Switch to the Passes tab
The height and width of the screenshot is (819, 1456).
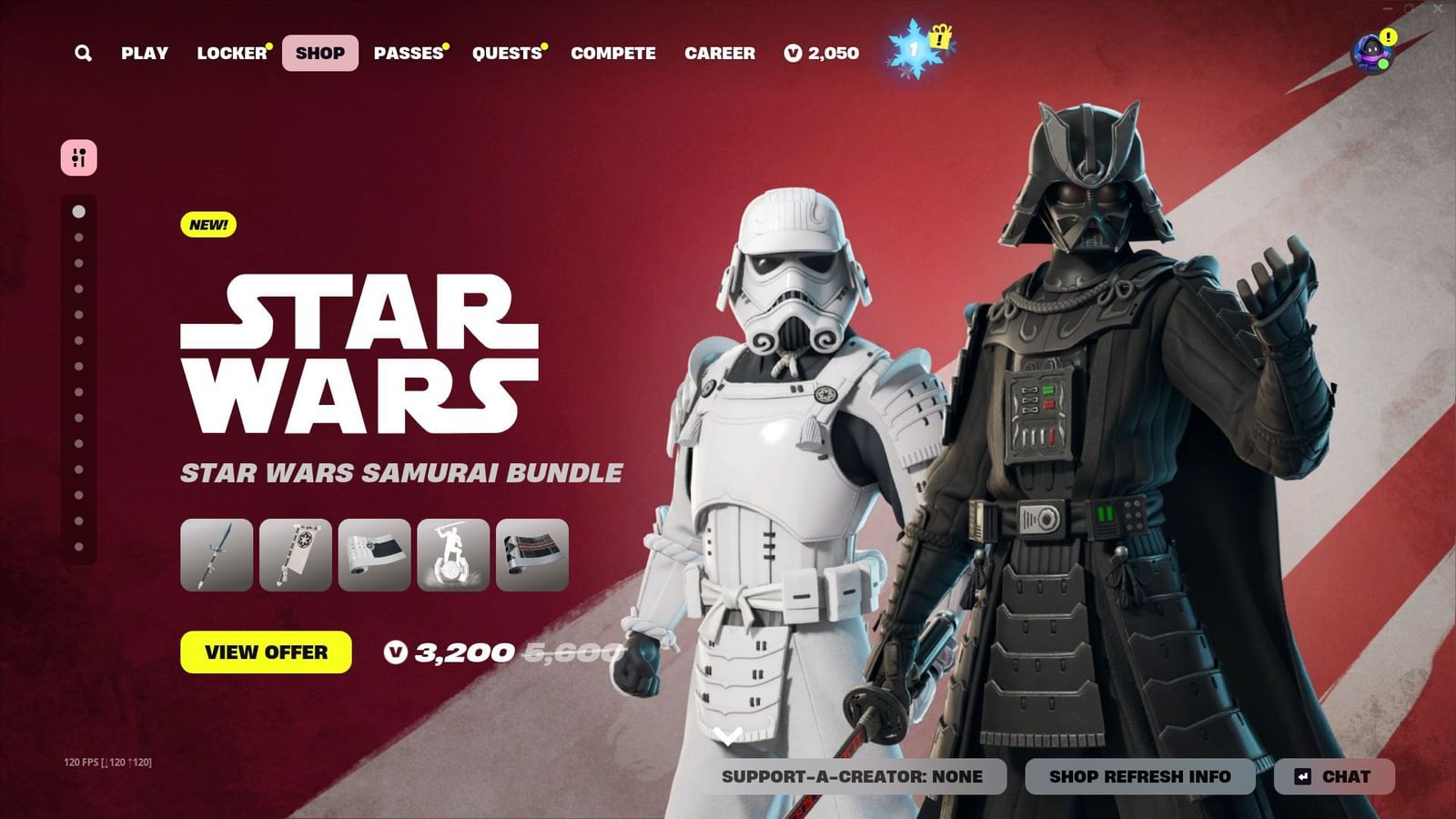407,53
